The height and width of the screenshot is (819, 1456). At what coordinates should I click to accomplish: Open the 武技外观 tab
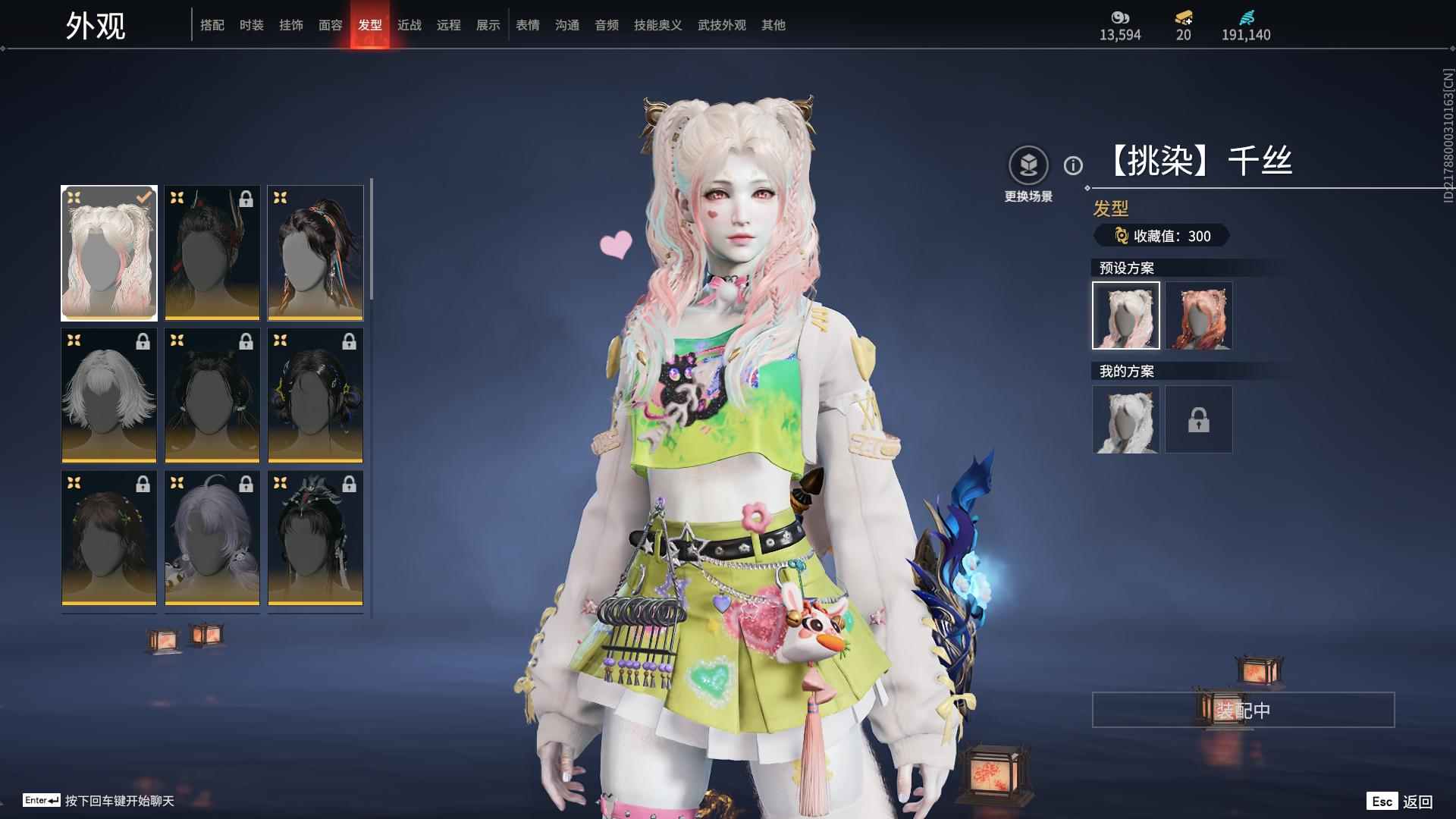tap(721, 25)
